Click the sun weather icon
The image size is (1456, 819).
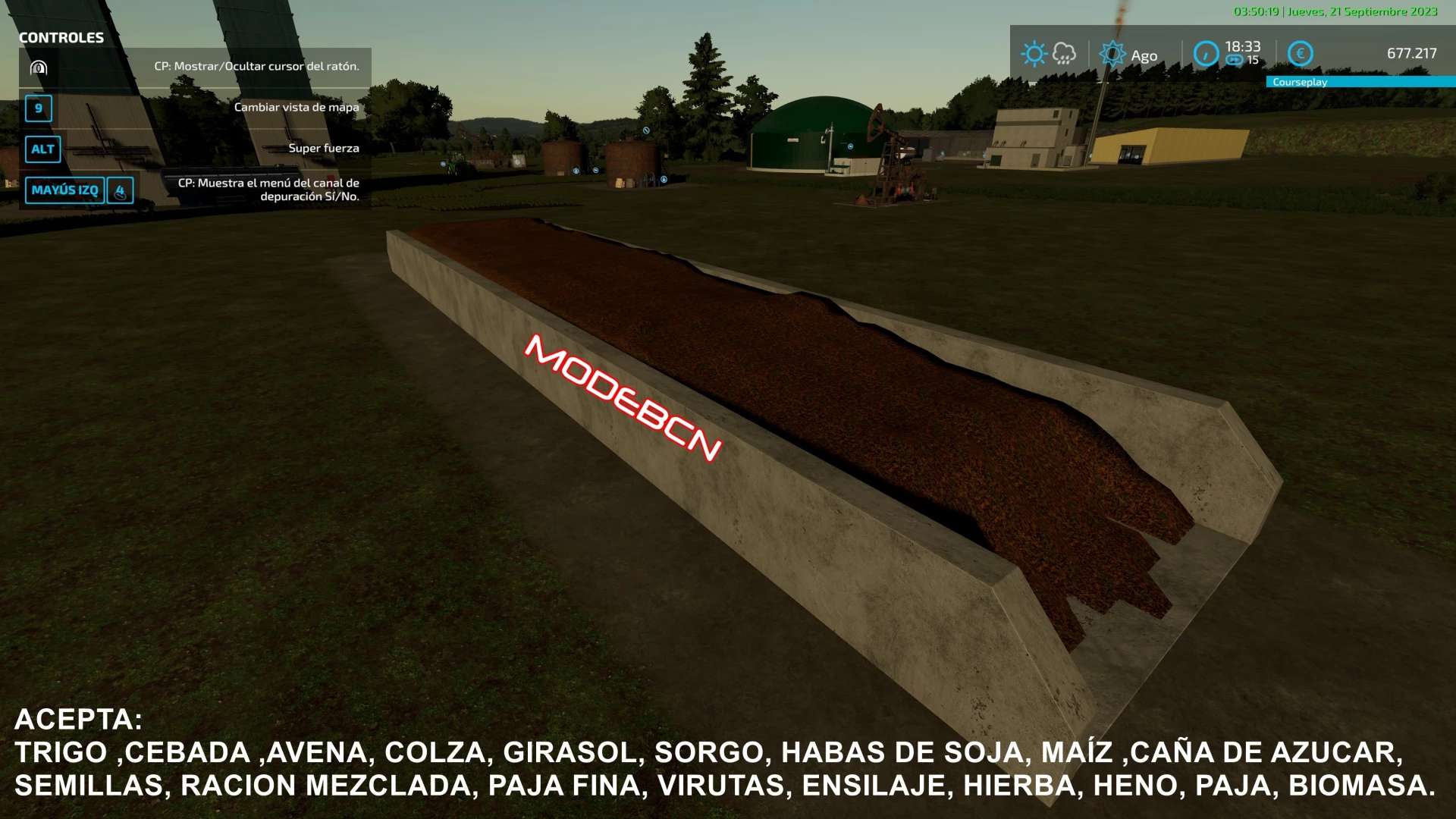click(x=1034, y=54)
